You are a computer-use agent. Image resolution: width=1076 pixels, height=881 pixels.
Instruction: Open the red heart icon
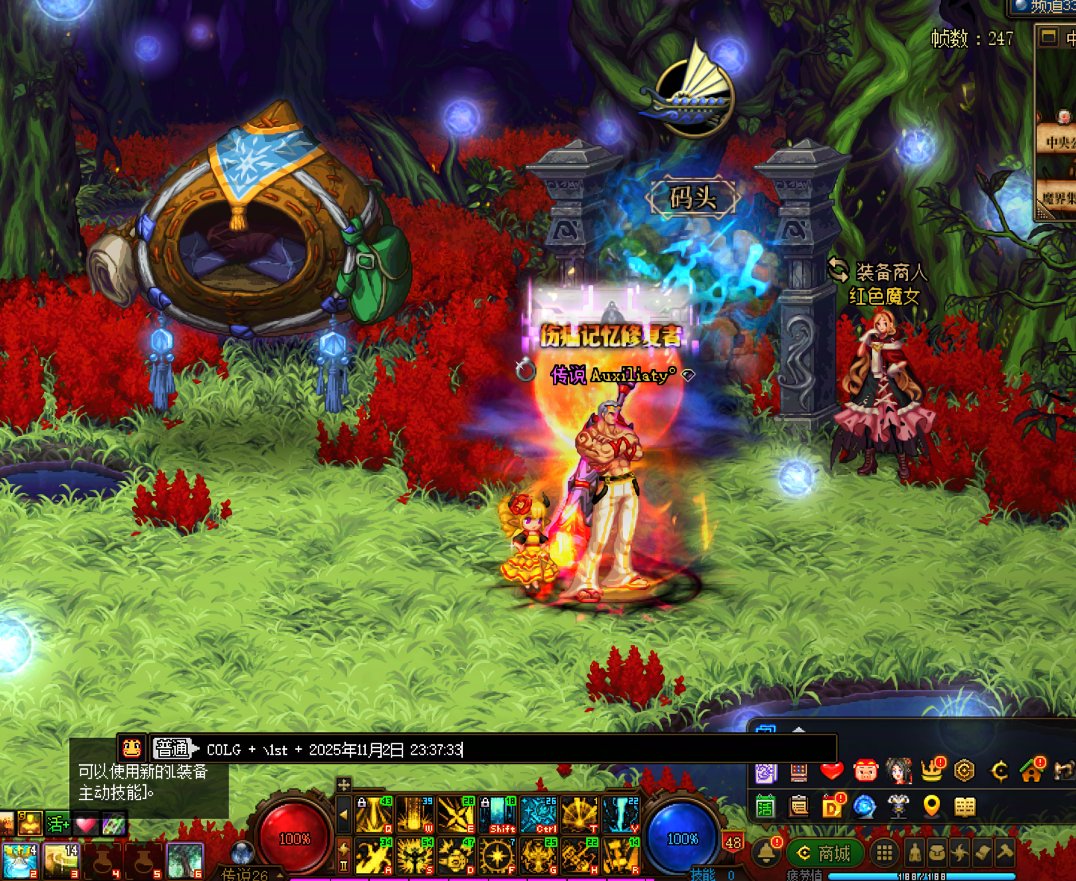[x=832, y=771]
